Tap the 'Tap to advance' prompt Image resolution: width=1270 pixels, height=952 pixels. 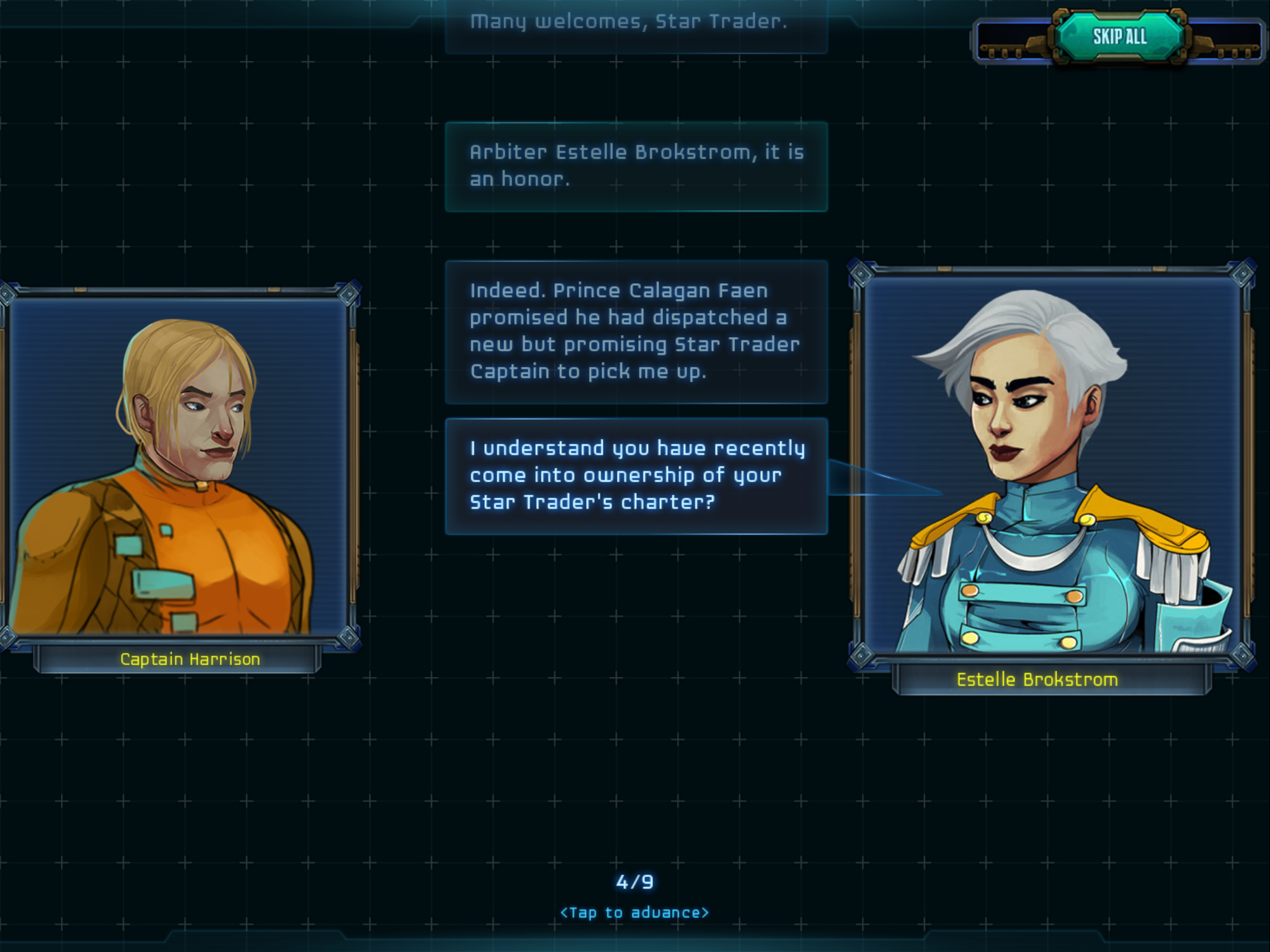634,912
